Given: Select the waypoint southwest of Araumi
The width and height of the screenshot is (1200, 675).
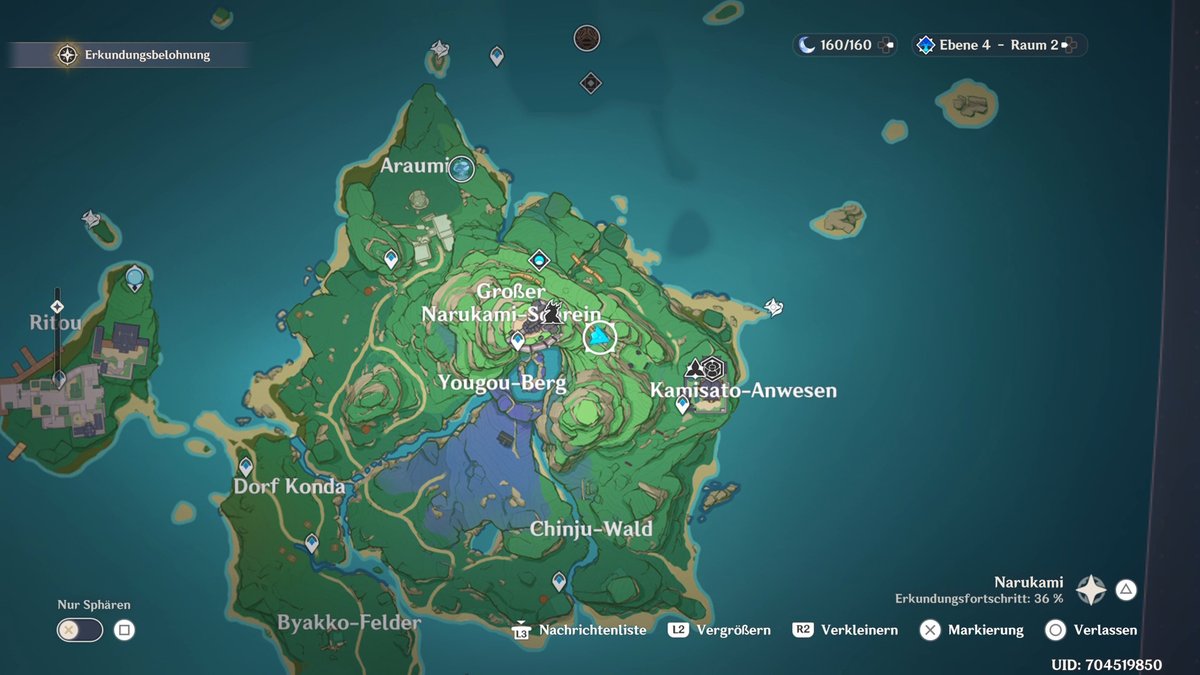Looking at the screenshot, I should click(x=391, y=259).
